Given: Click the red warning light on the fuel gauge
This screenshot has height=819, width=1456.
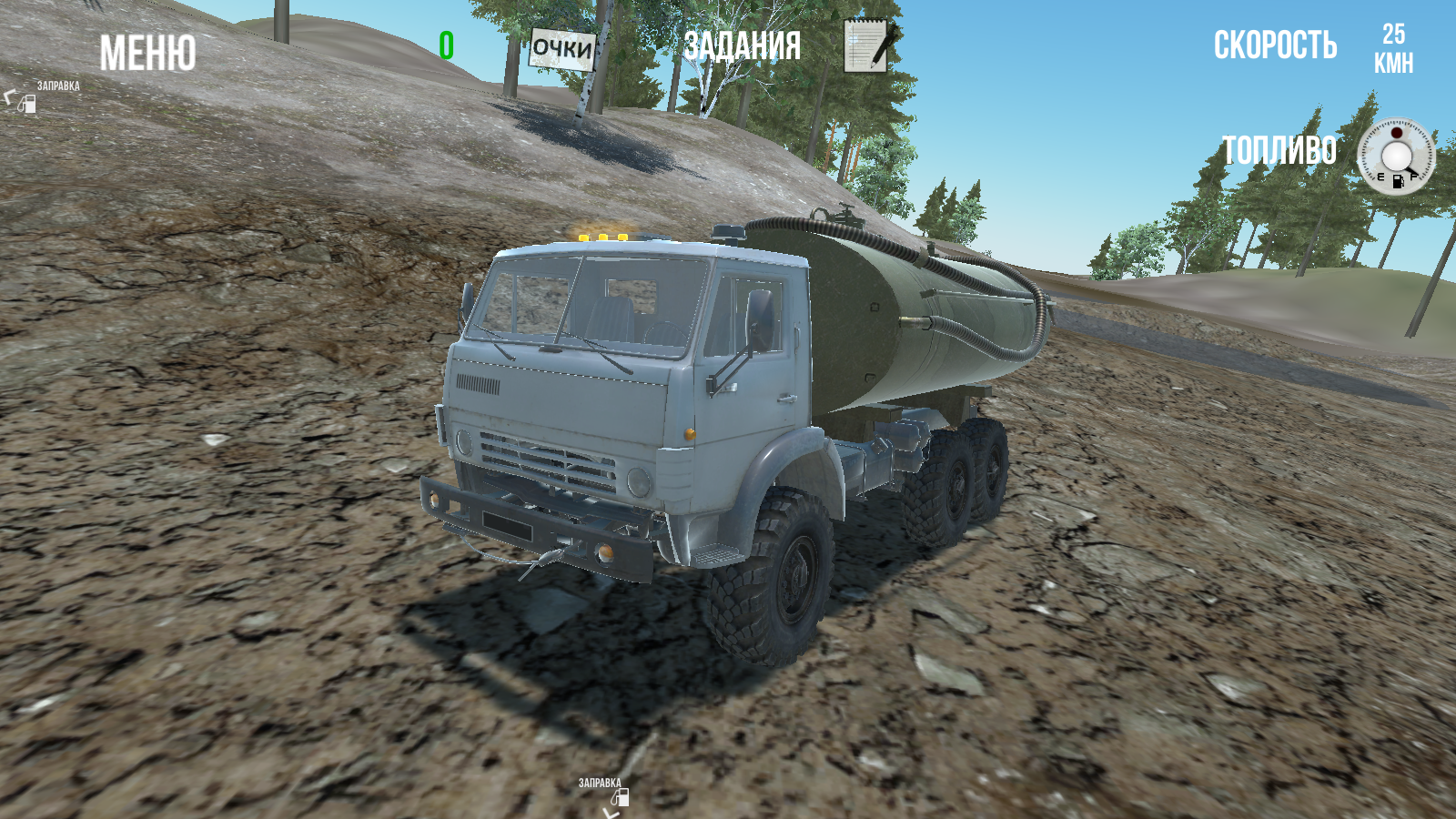Looking at the screenshot, I should click(x=1395, y=133).
